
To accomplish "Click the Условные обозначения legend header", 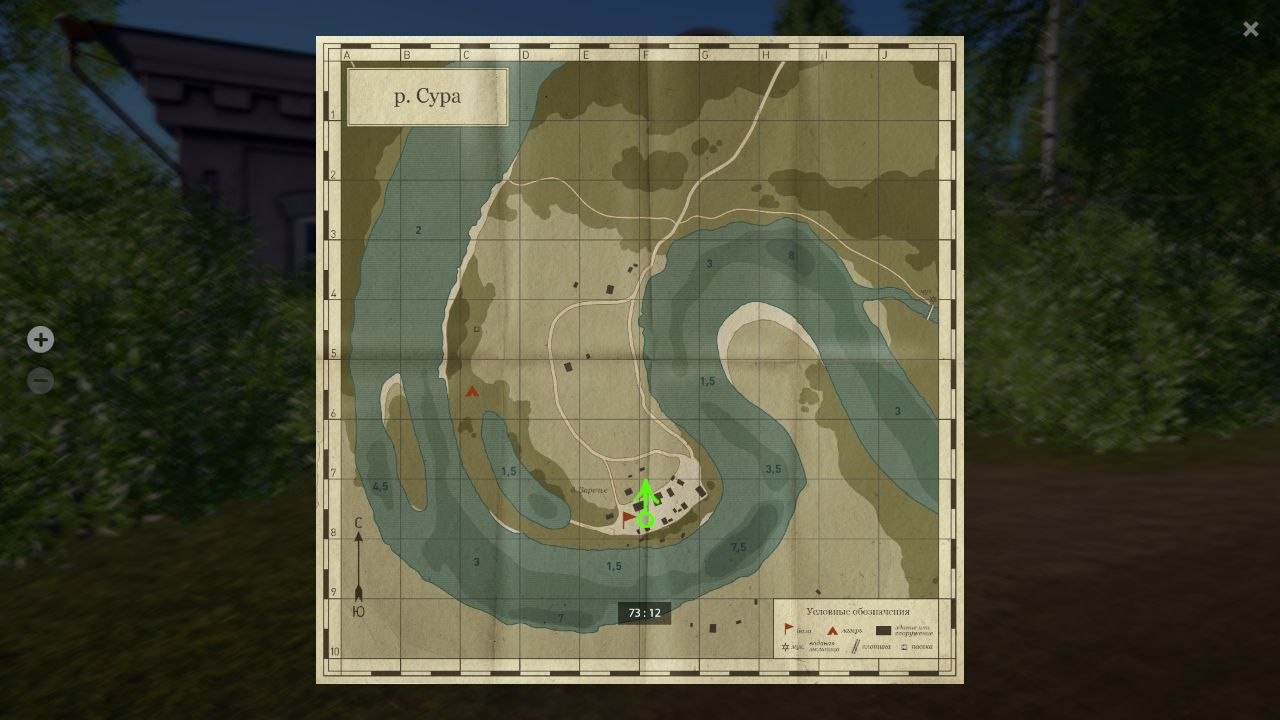I will [x=861, y=610].
